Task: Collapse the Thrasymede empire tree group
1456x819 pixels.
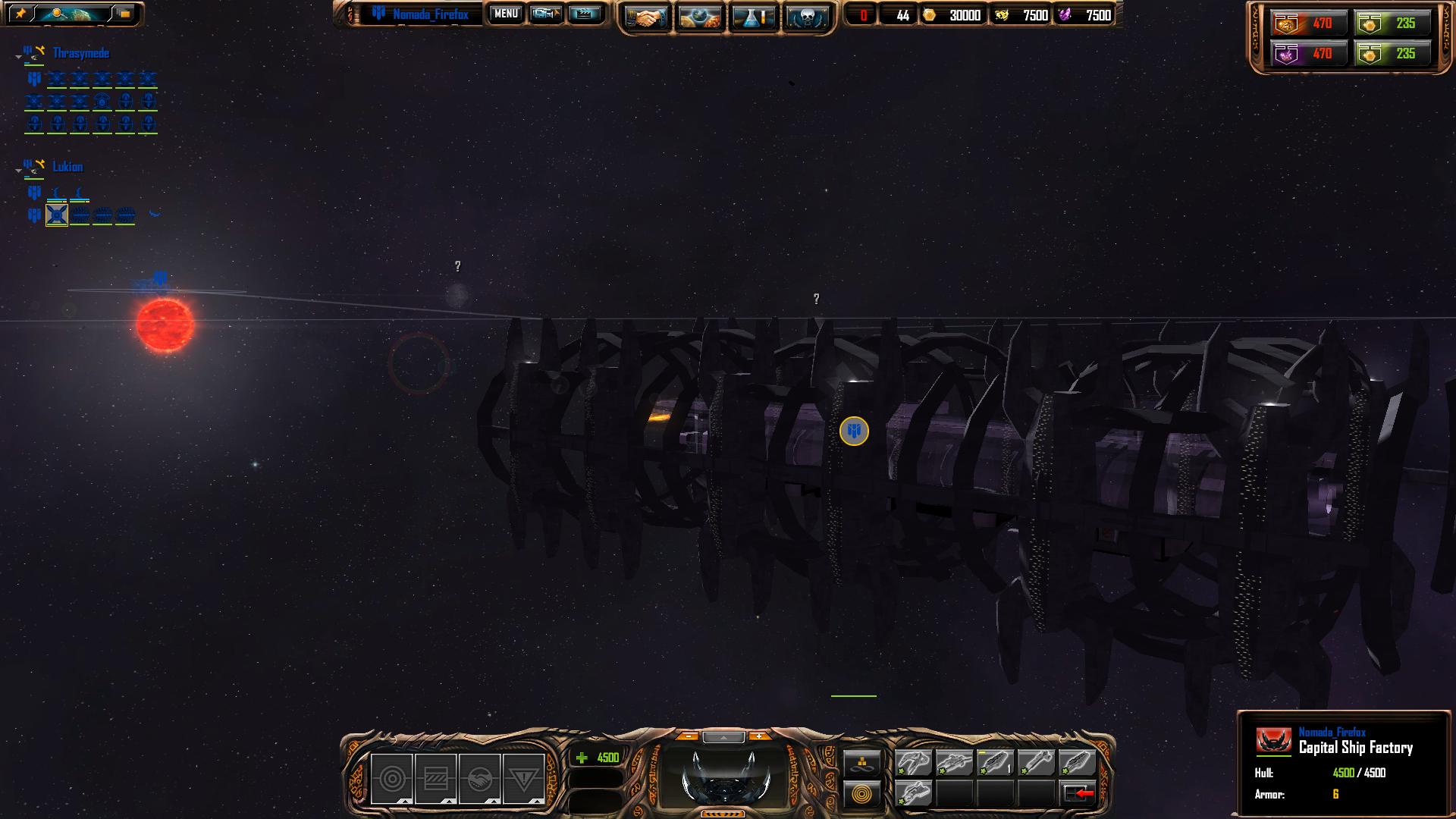Action: 18,57
